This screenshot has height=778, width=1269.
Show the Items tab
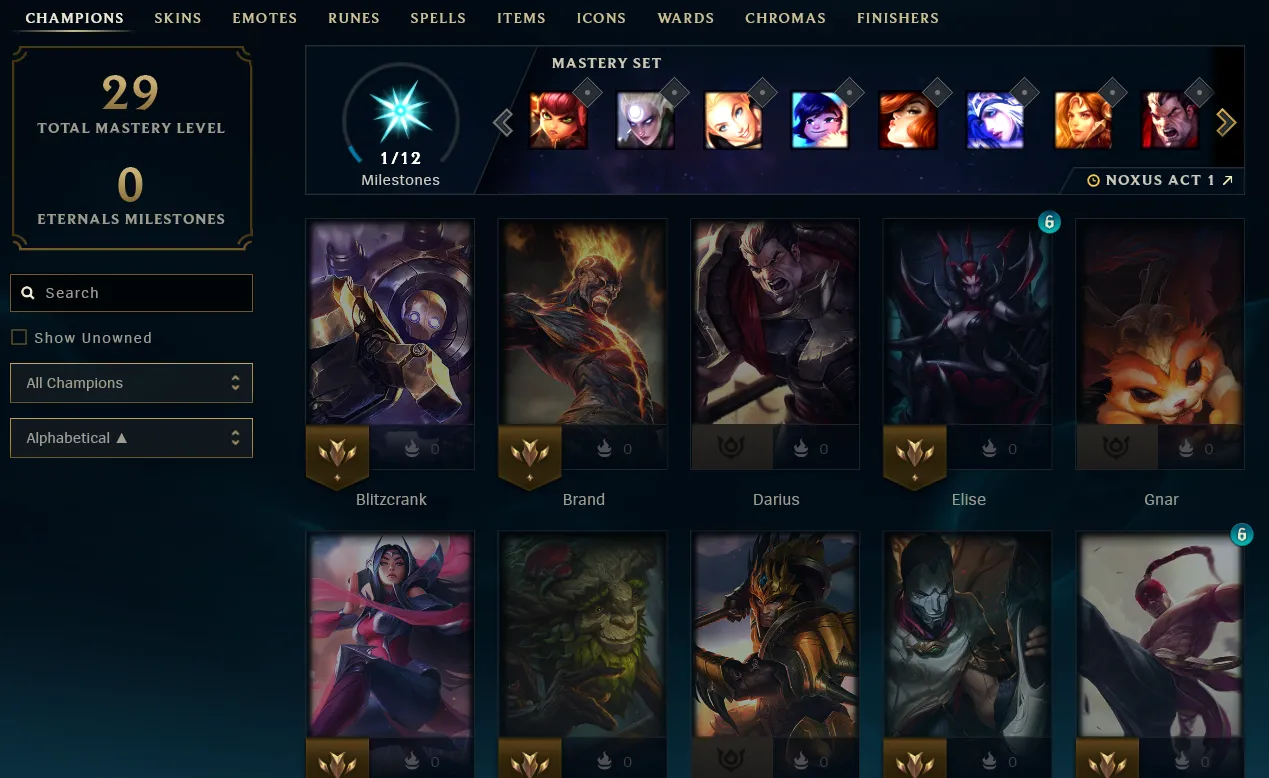point(521,18)
